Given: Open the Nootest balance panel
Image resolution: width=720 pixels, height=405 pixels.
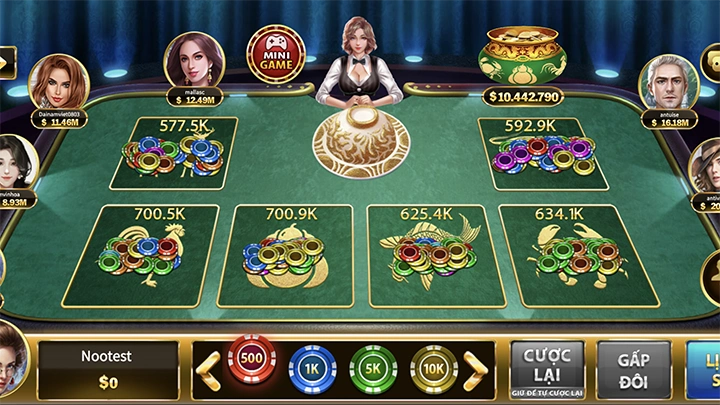Looking at the screenshot, I should 108,370.
